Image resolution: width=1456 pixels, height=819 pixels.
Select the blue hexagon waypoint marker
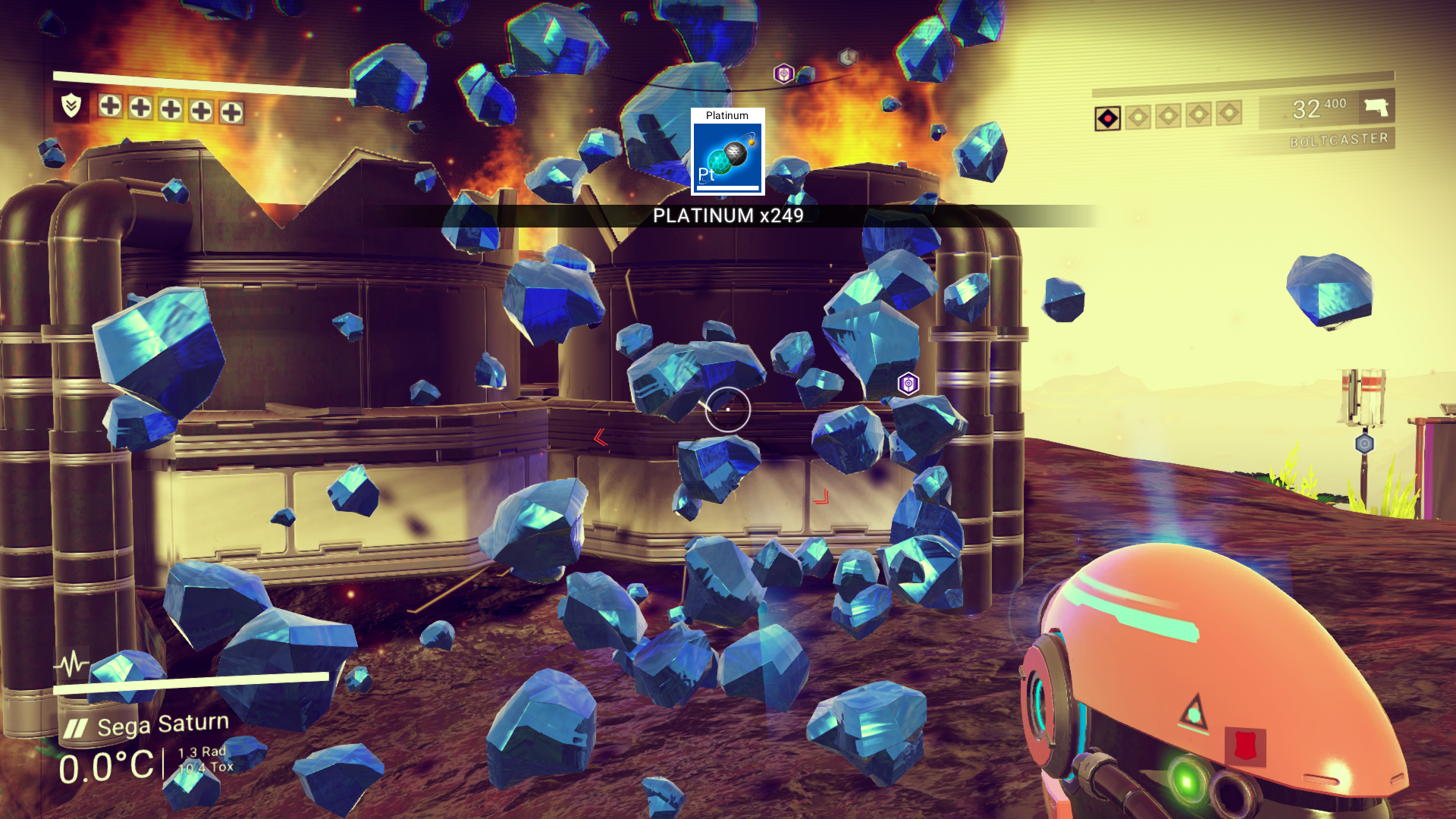click(1364, 444)
